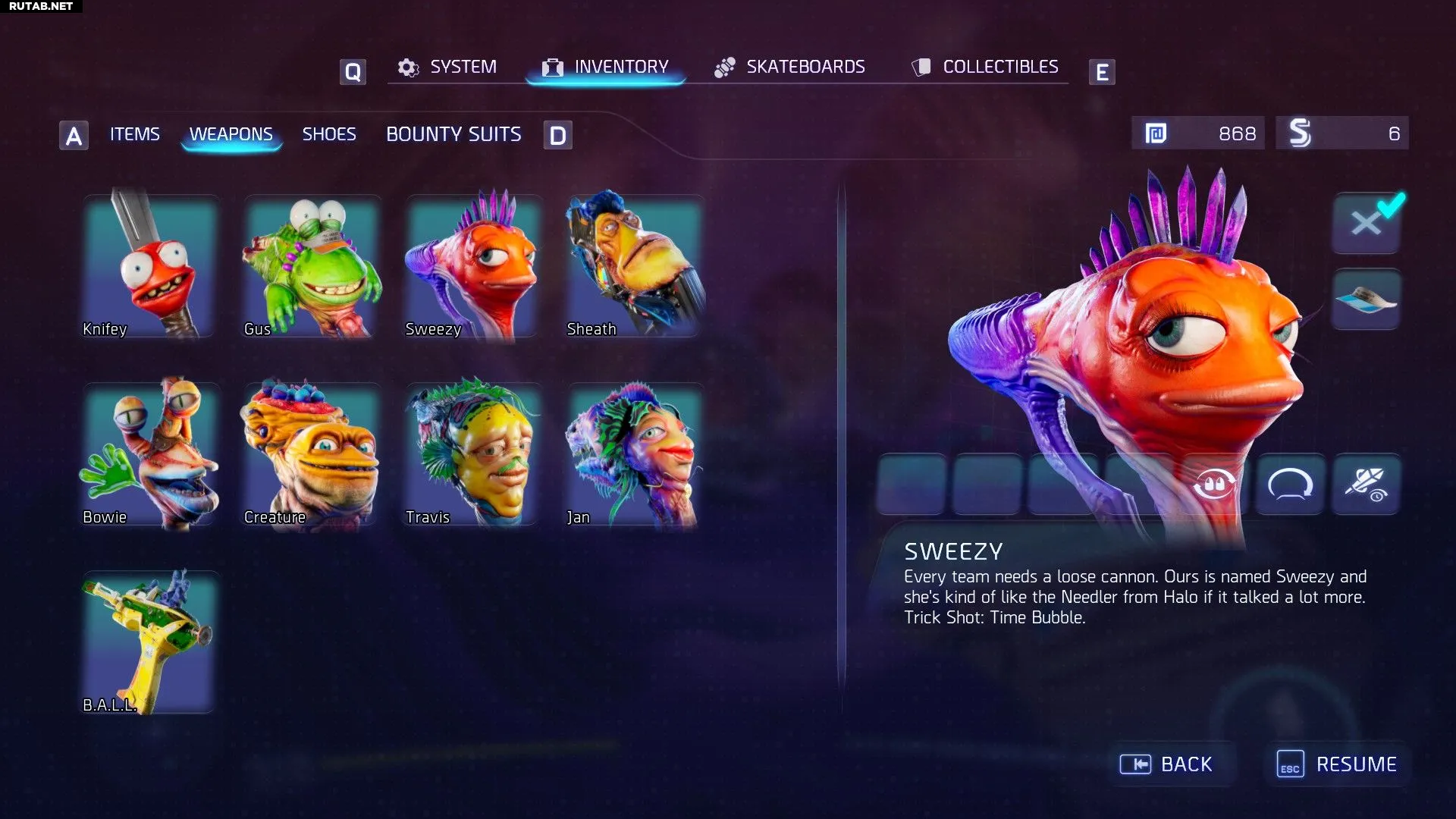Resume the game
Image resolution: width=1456 pixels, height=819 pixels.
[x=1338, y=764]
